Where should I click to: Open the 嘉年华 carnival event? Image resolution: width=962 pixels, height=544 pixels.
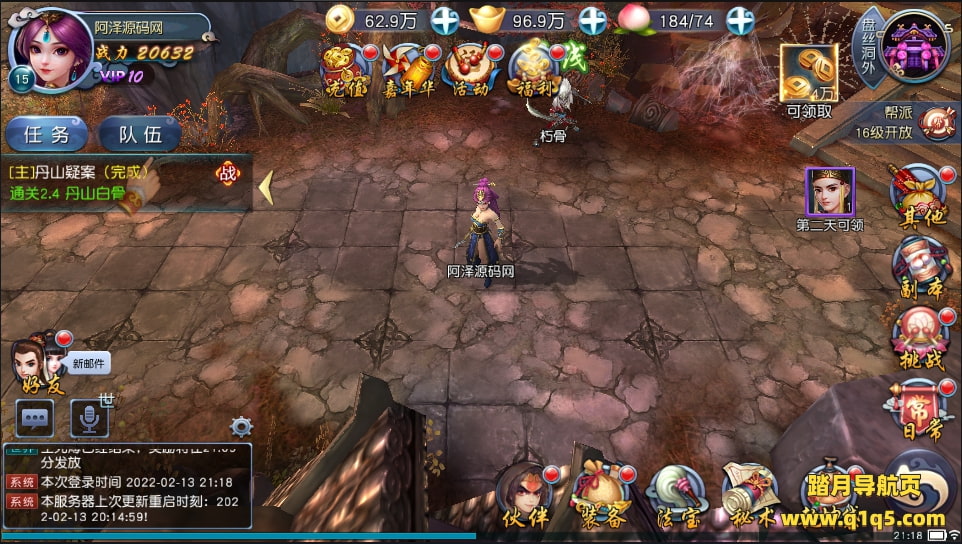[x=409, y=70]
